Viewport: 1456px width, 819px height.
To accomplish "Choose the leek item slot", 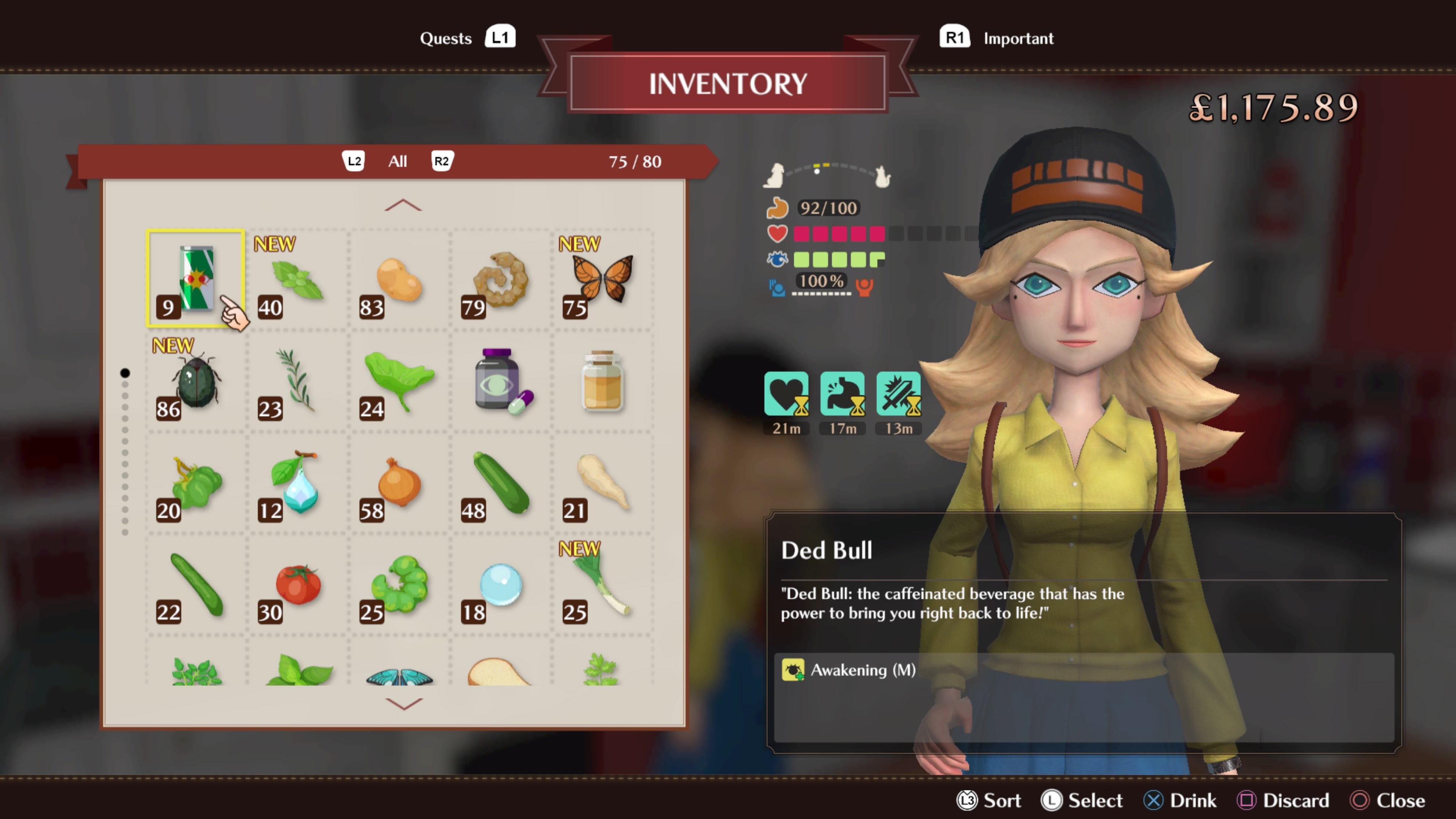I will 602,584.
